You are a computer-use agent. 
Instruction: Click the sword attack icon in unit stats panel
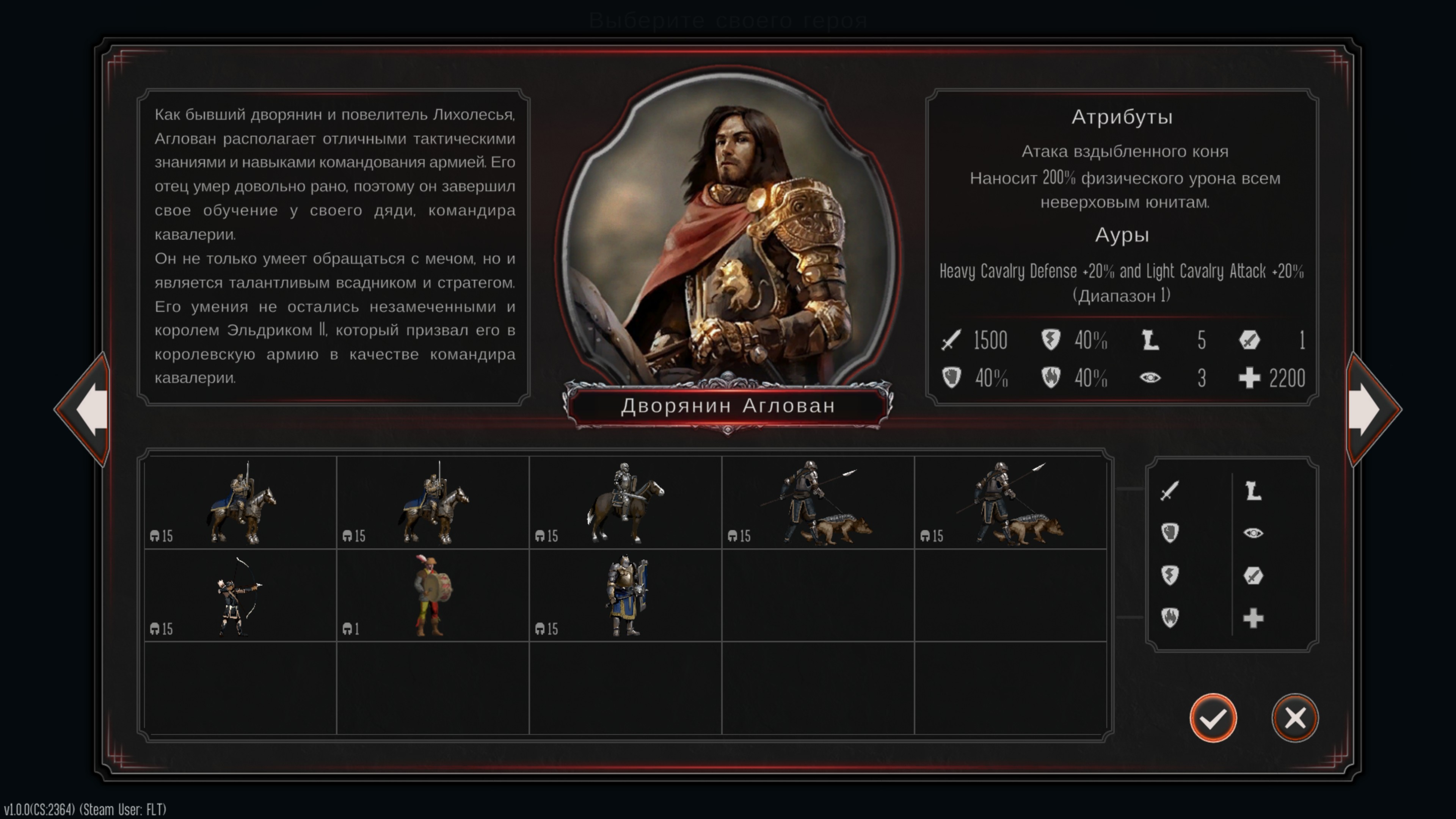pos(1169,491)
